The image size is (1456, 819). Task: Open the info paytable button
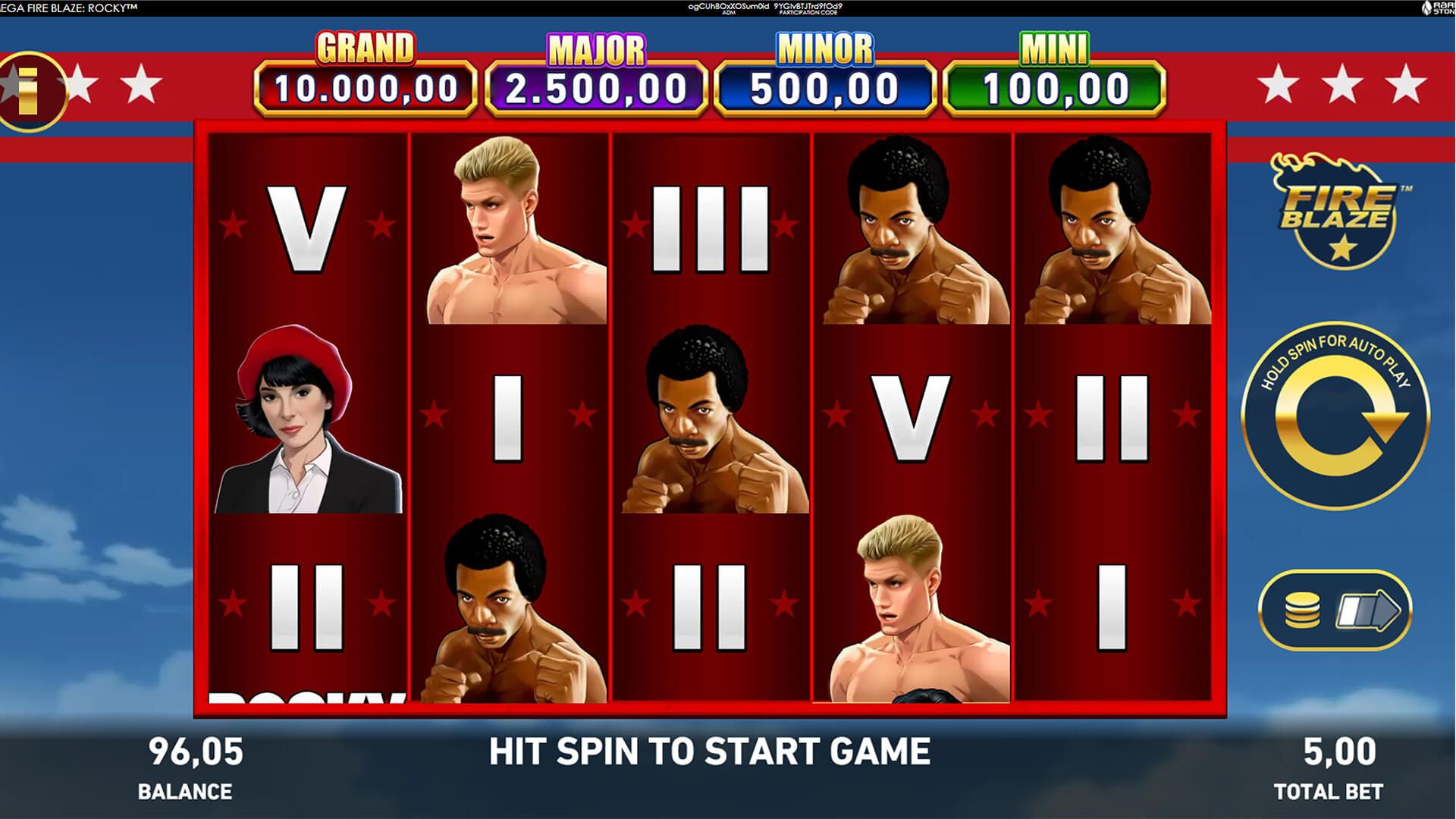pyautogui.click(x=29, y=90)
